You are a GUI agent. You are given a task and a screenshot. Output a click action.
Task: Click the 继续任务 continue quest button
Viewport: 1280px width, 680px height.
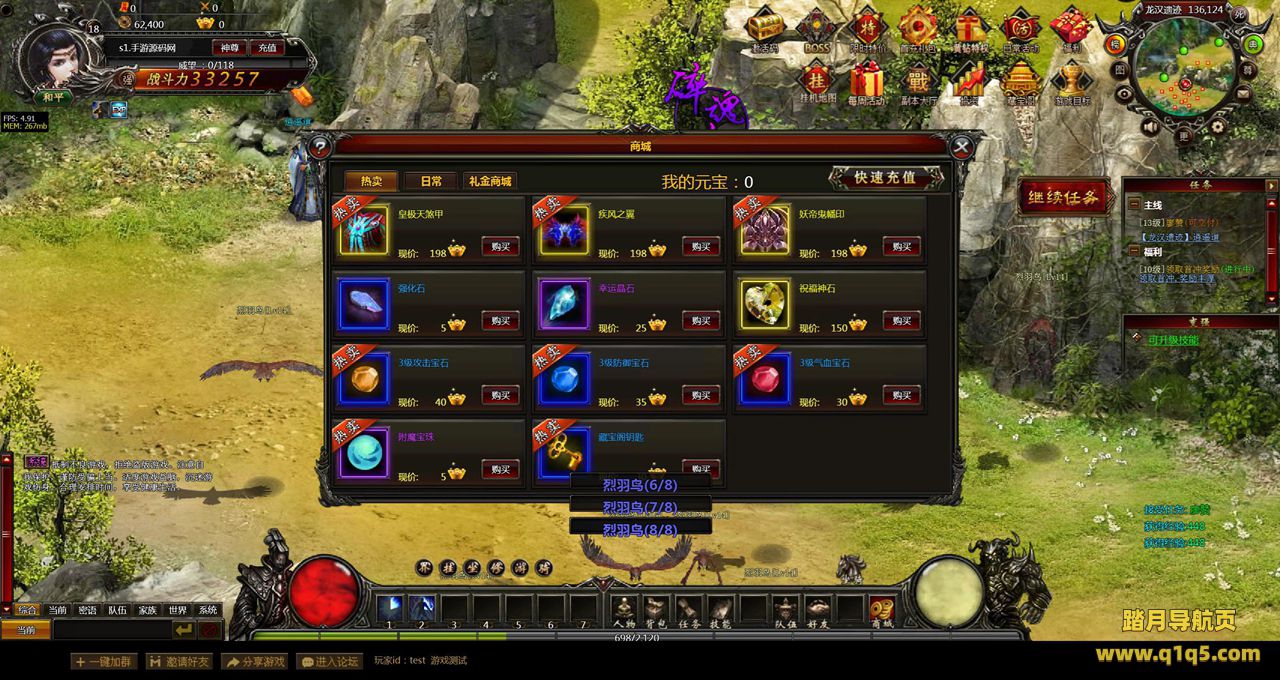tap(1065, 198)
